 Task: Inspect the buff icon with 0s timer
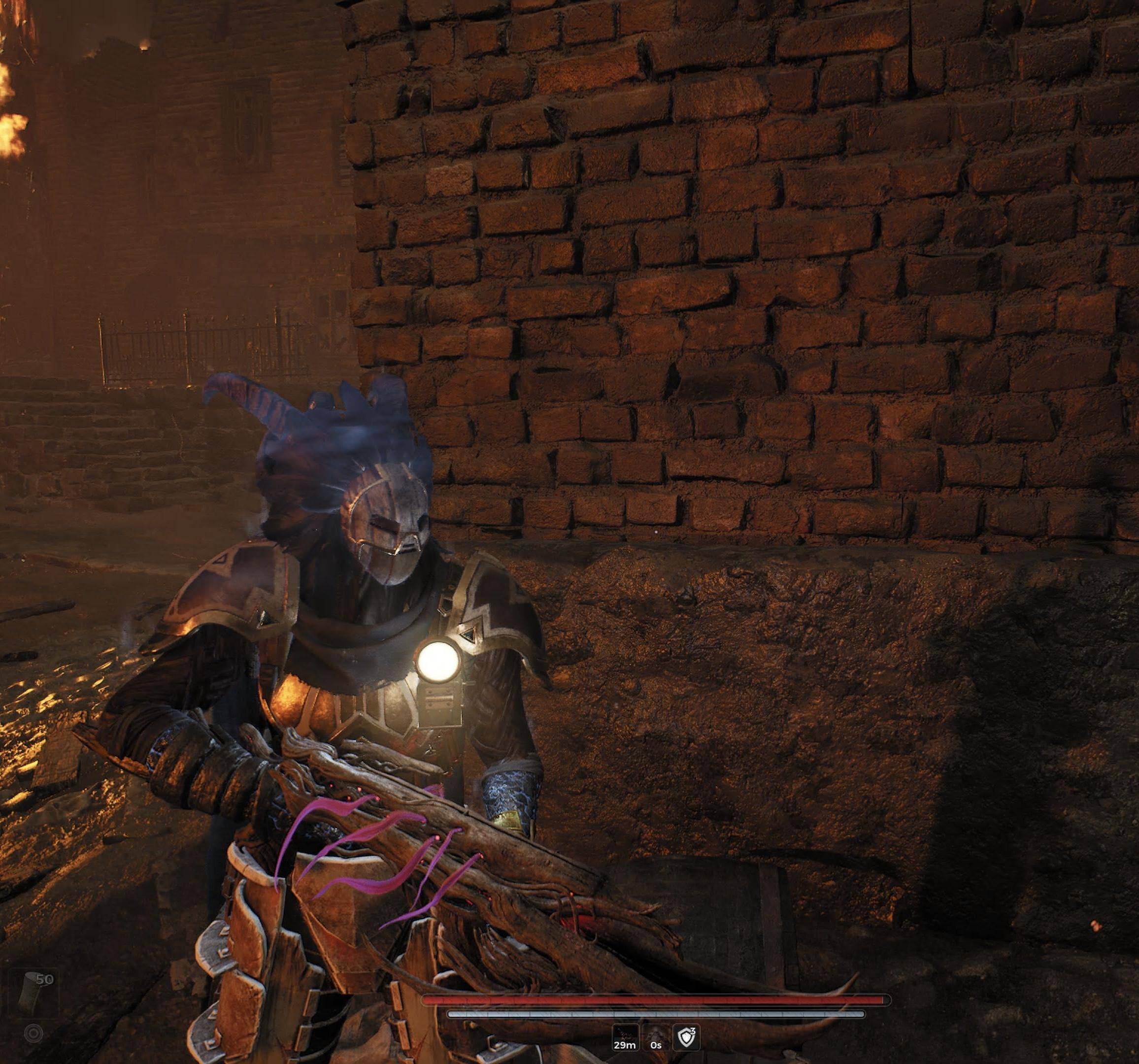click(x=655, y=1037)
